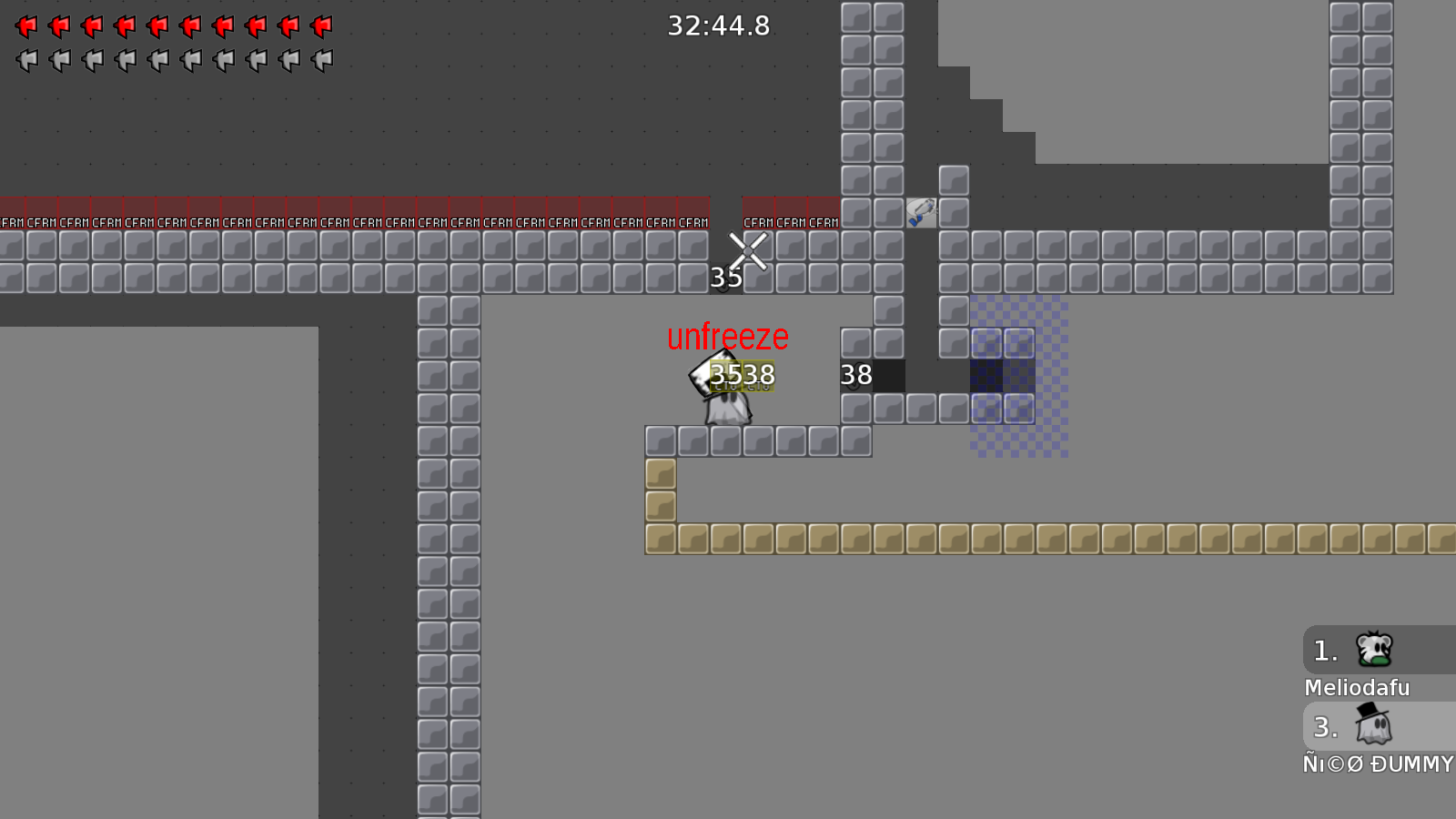The width and height of the screenshot is (1456, 819).
Task: Select the last gray flag in the second row
Action: coord(320,59)
